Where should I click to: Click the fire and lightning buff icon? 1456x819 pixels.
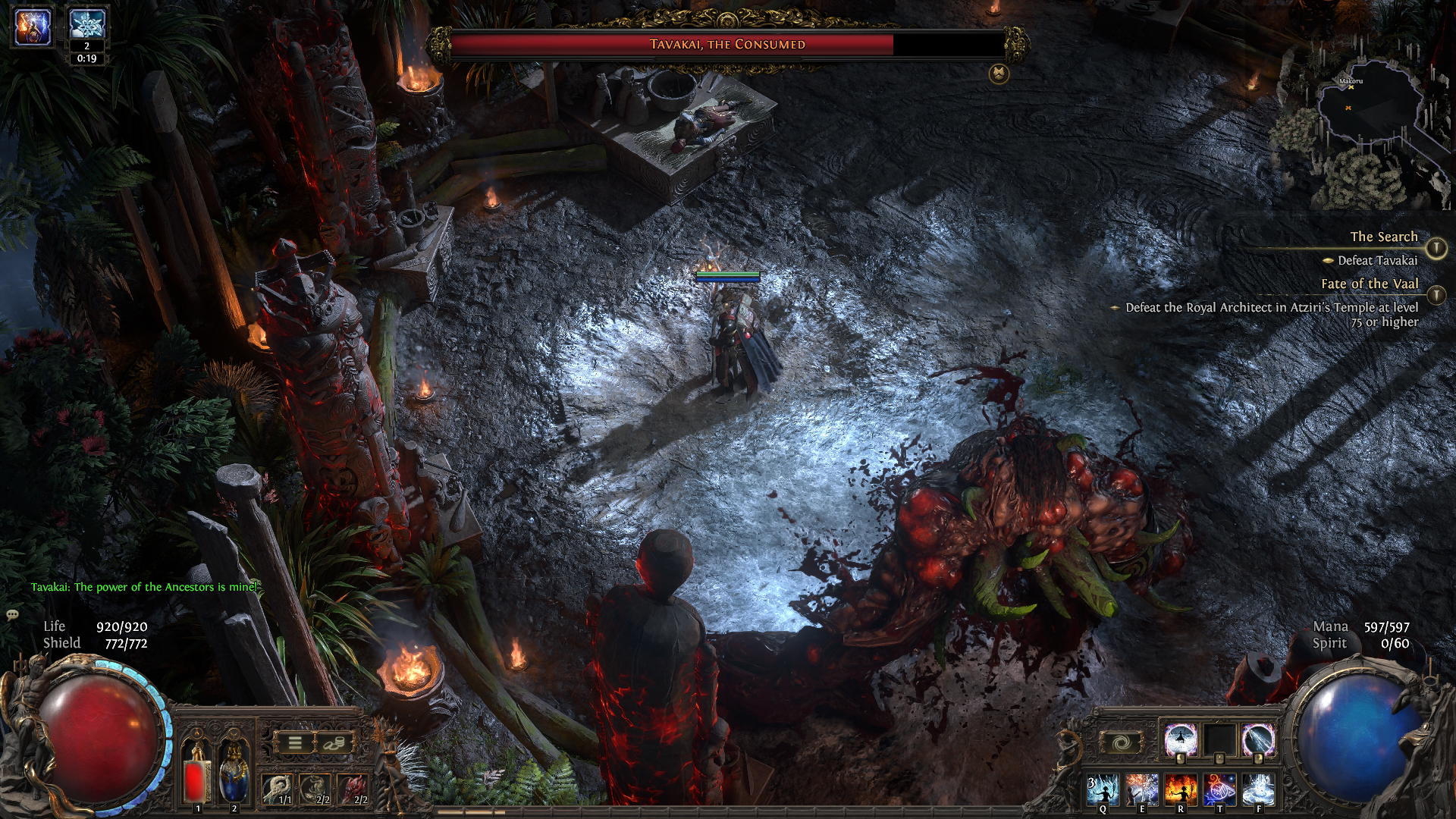33,26
